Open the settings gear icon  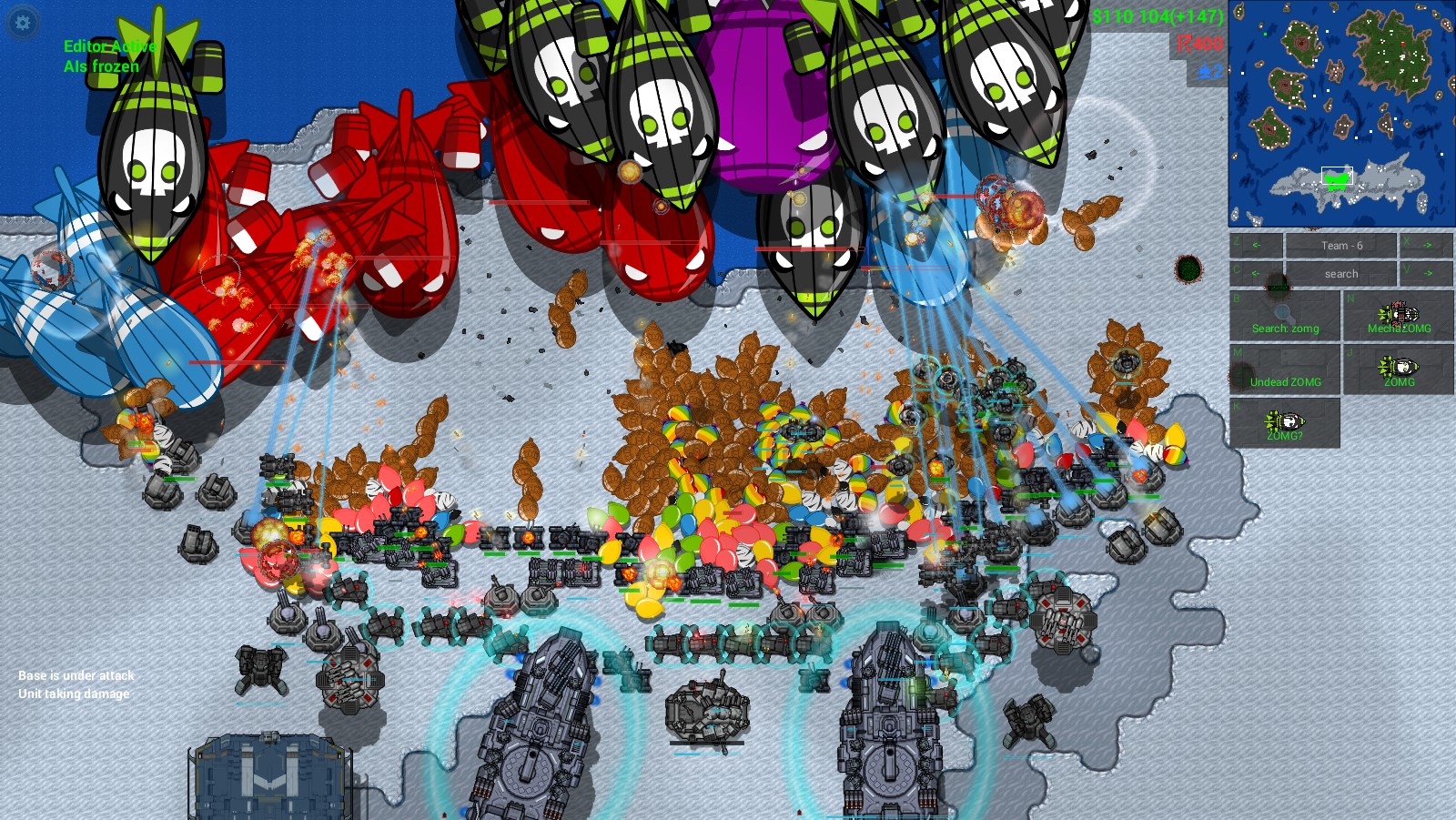click(23, 23)
